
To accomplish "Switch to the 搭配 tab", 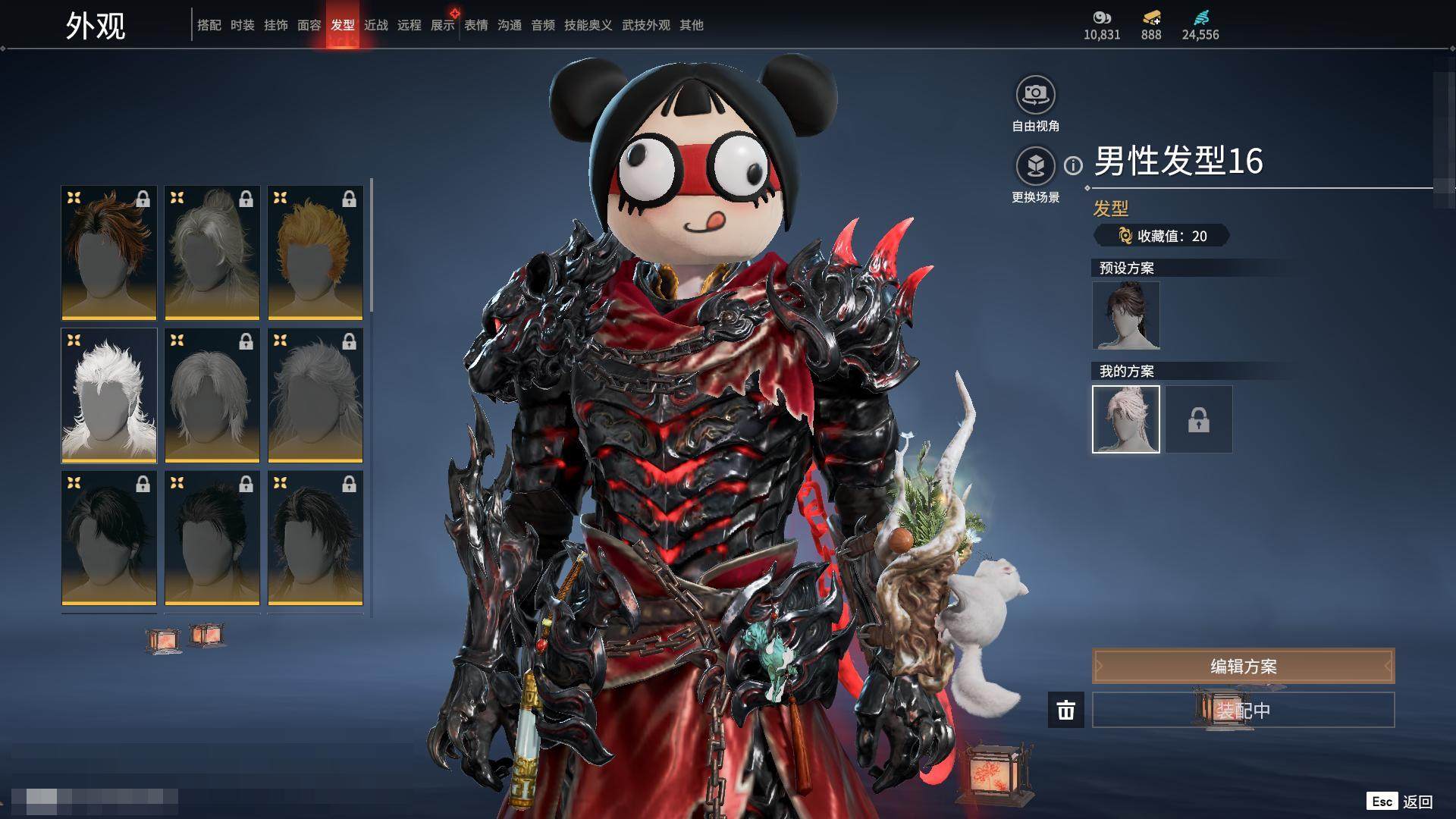I will 209,25.
